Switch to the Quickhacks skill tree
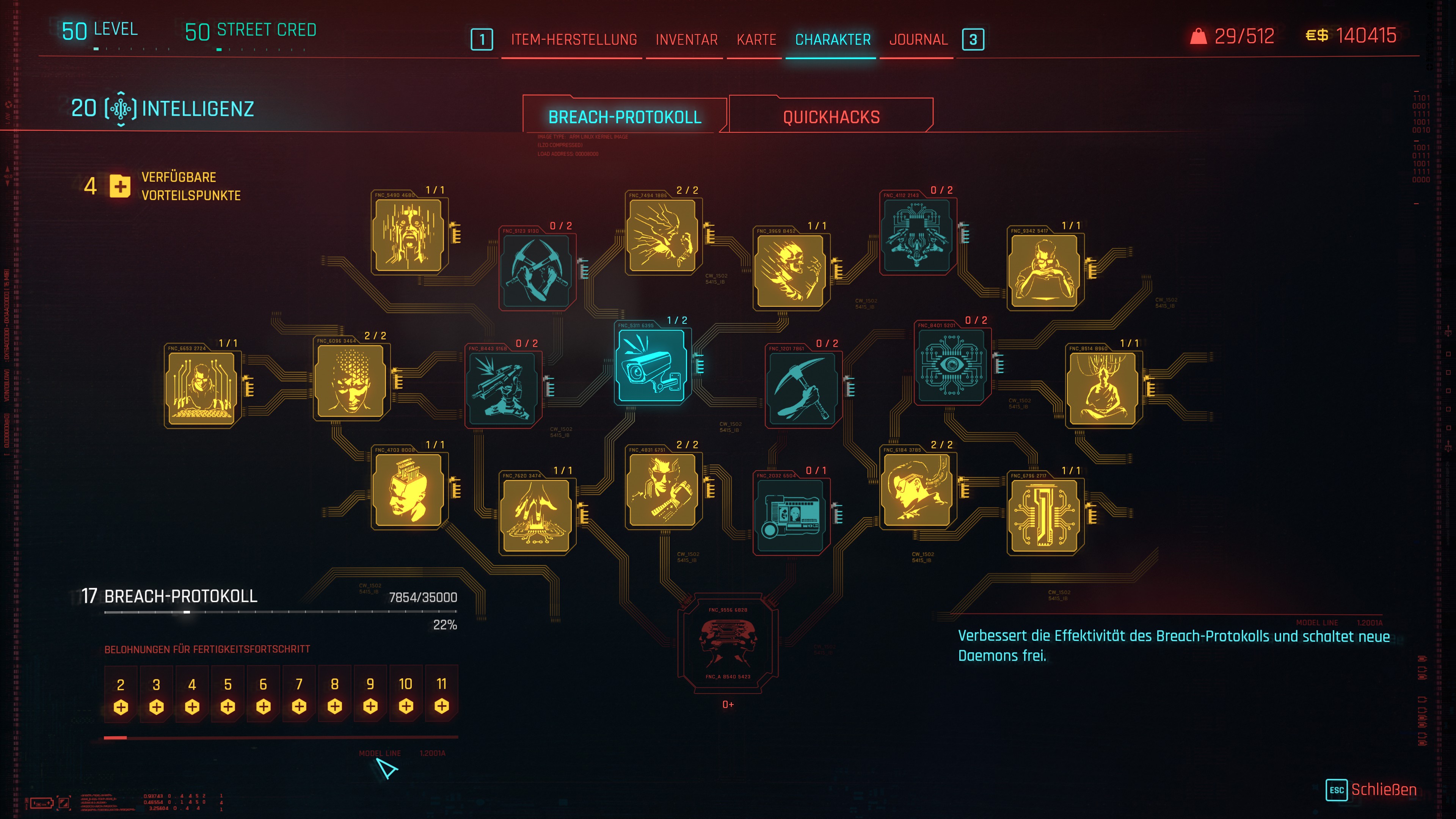Image resolution: width=1456 pixels, height=819 pixels. [x=831, y=117]
